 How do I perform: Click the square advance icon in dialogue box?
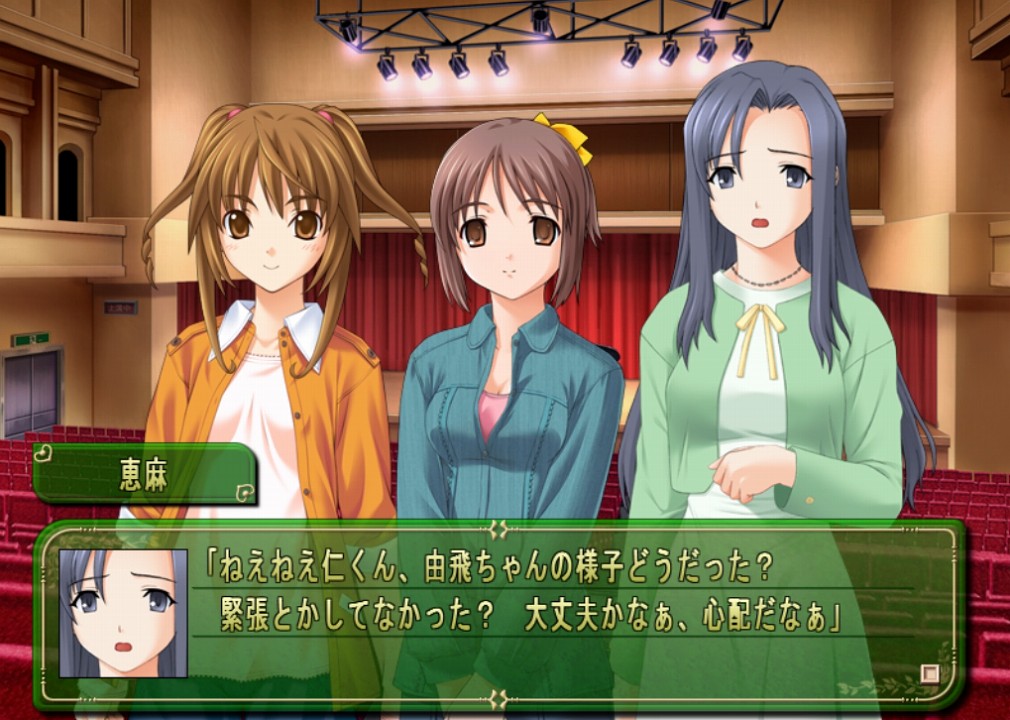[x=930, y=673]
